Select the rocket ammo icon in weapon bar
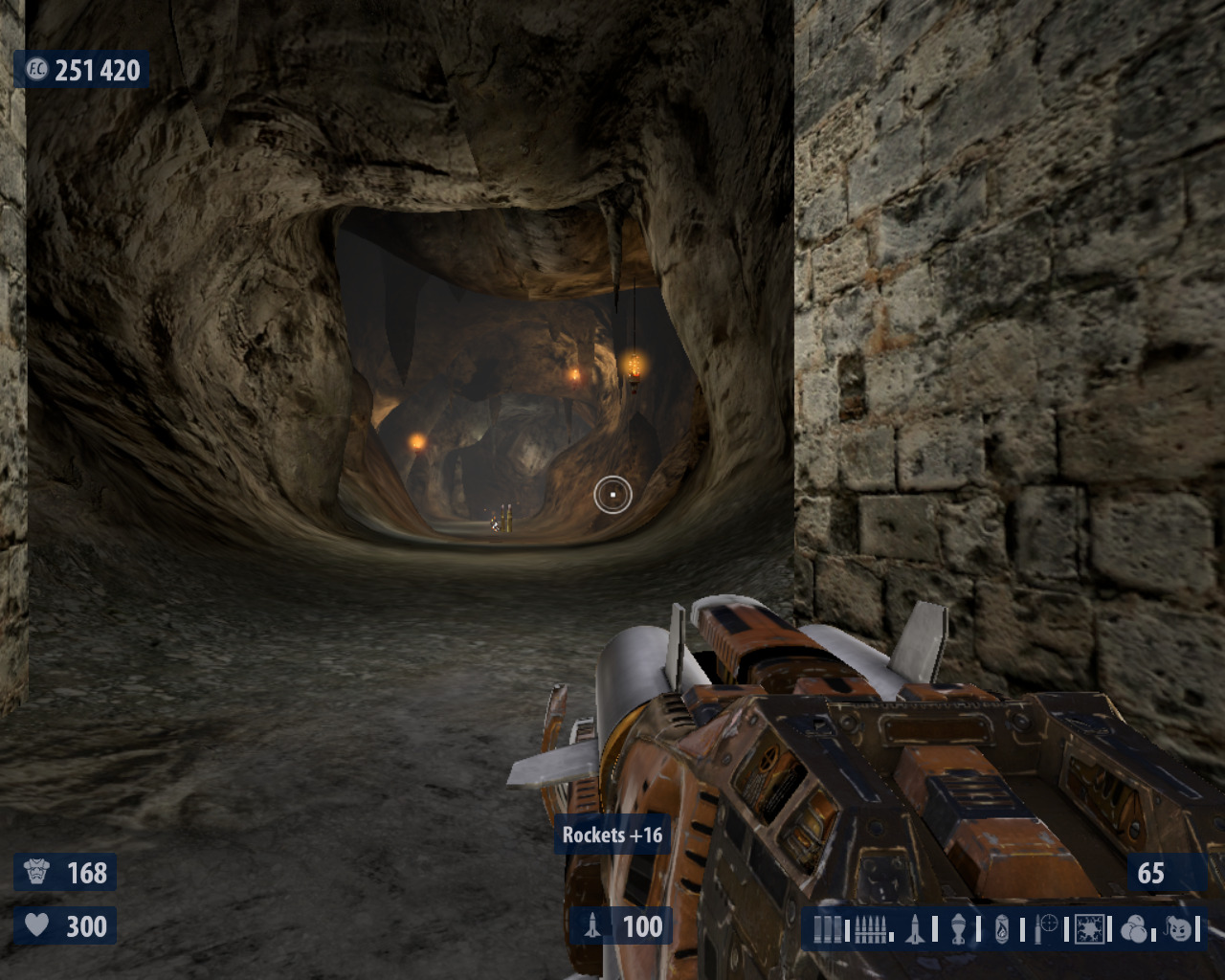1225x980 pixels. (x=914, y=928)
